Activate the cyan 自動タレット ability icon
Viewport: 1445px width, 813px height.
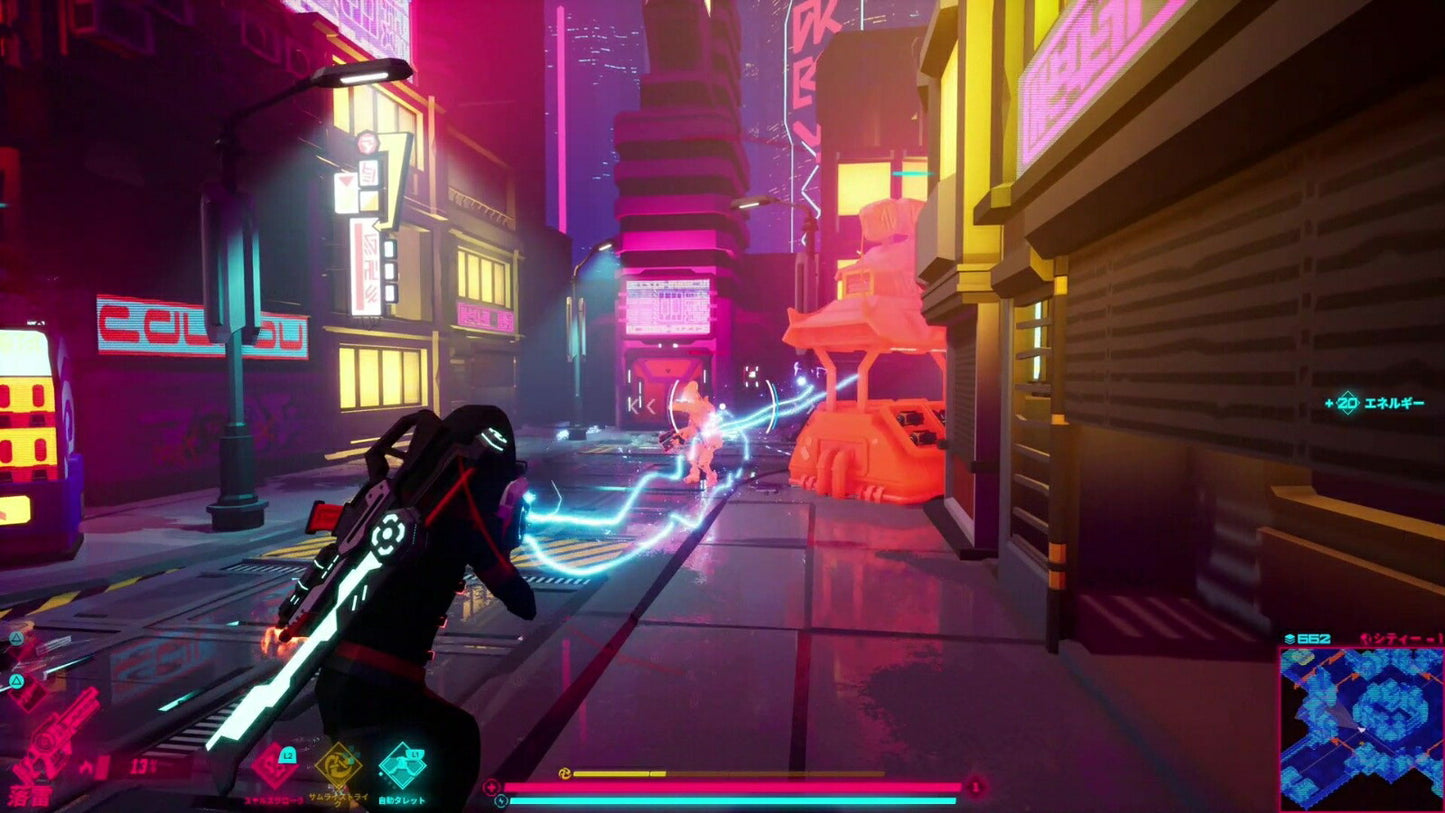[x=401, y=767]
